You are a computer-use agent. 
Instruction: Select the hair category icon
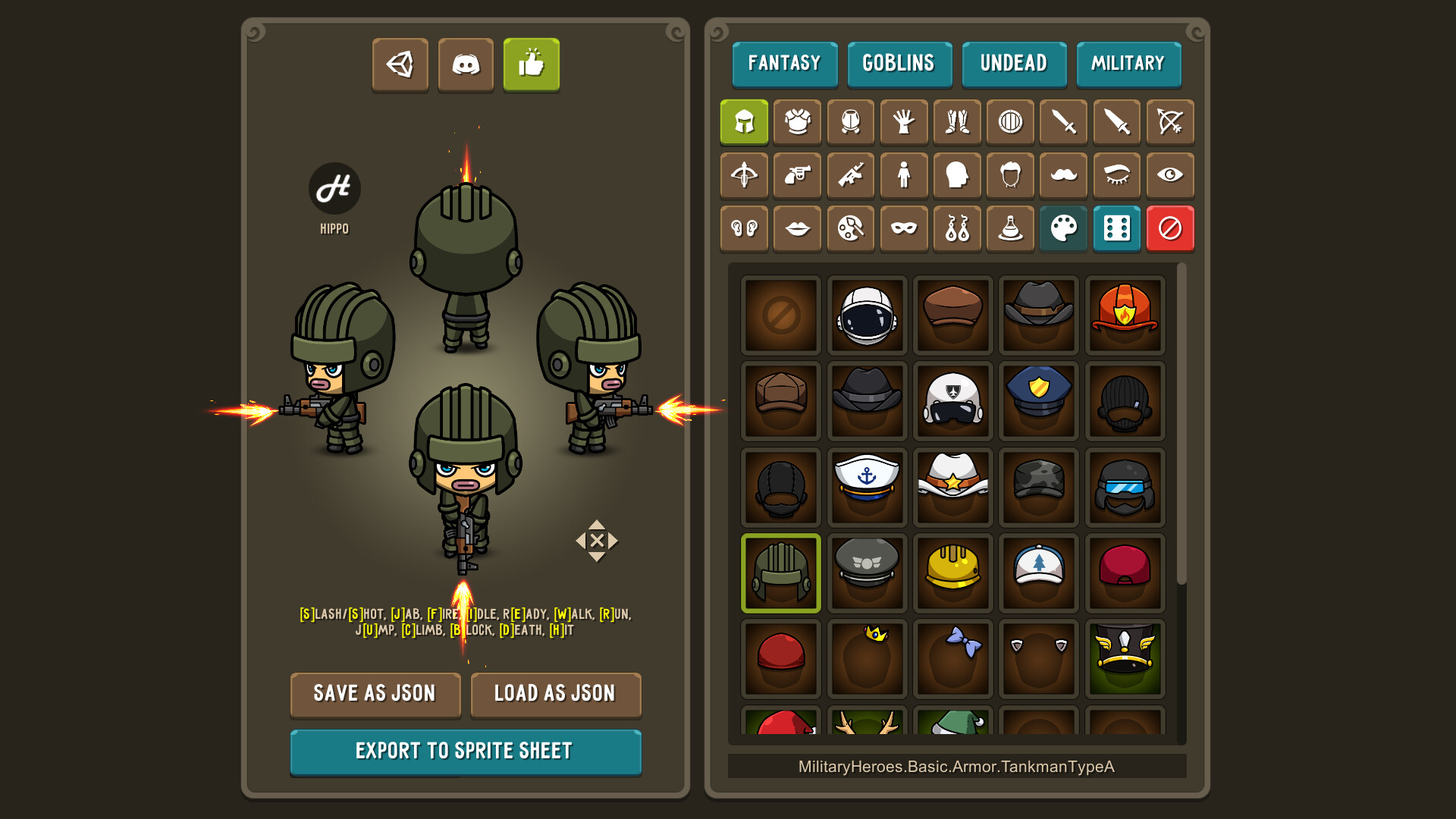pos(1009,175)
